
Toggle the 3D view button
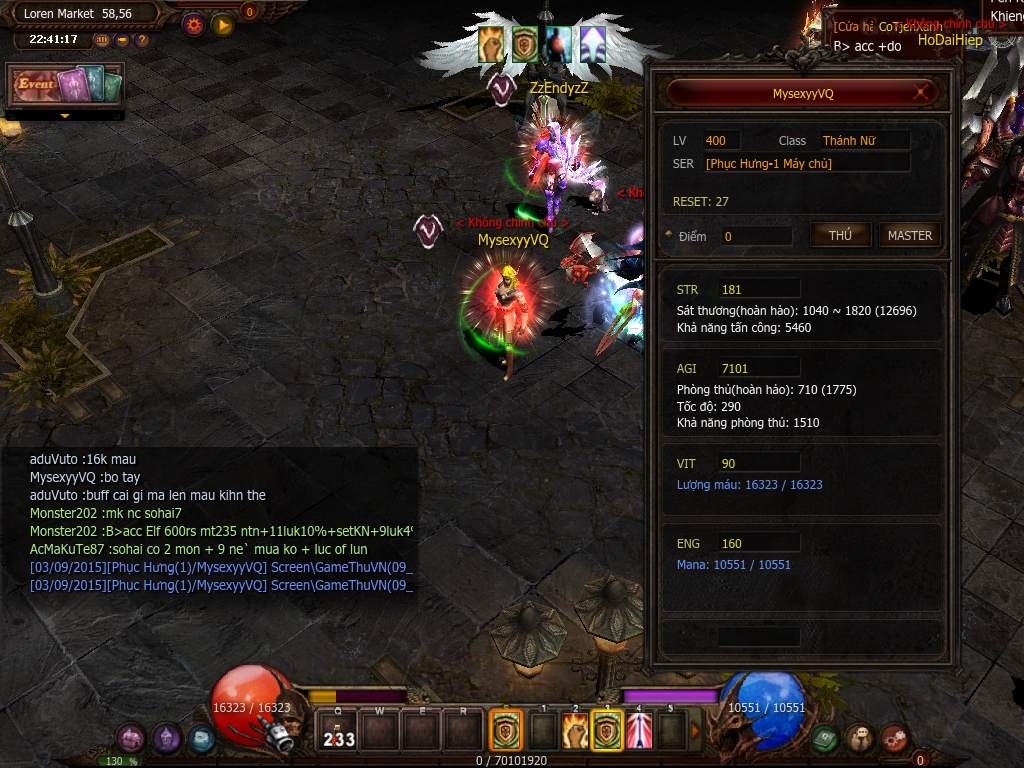(102, 40)
